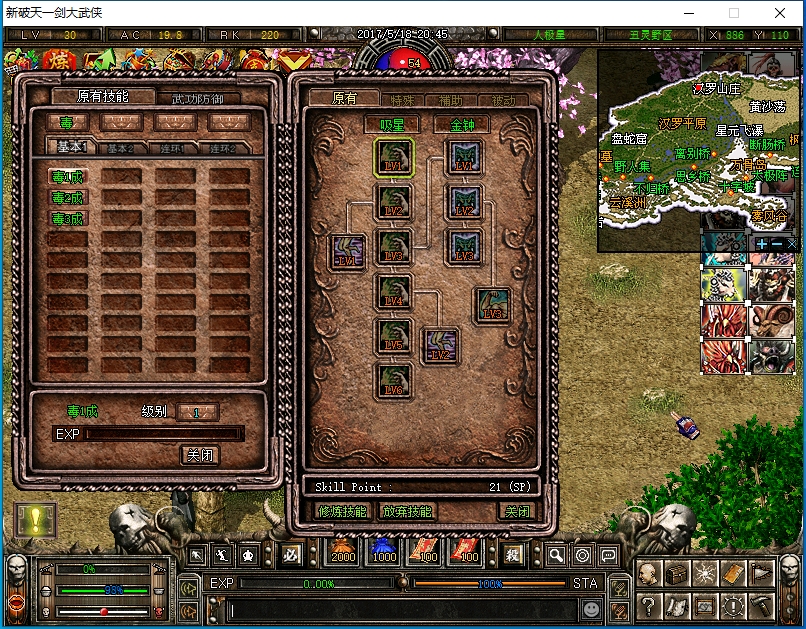This screenshot has width=806, height=629.
Task: Use the blue potion hotbar slot showing 1000
Action: (384, 551)
